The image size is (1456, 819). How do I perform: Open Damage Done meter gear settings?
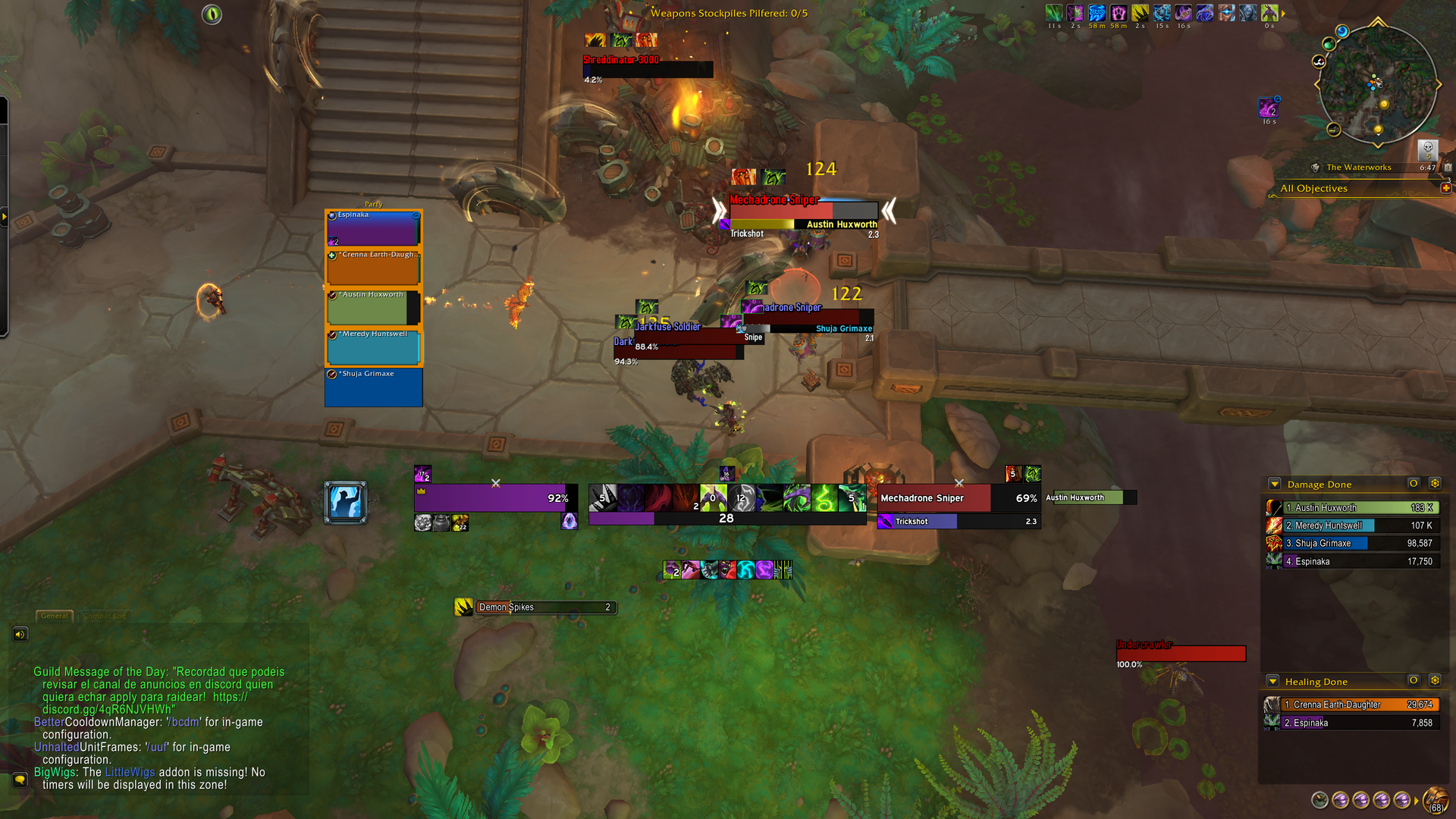[1434, 483]
